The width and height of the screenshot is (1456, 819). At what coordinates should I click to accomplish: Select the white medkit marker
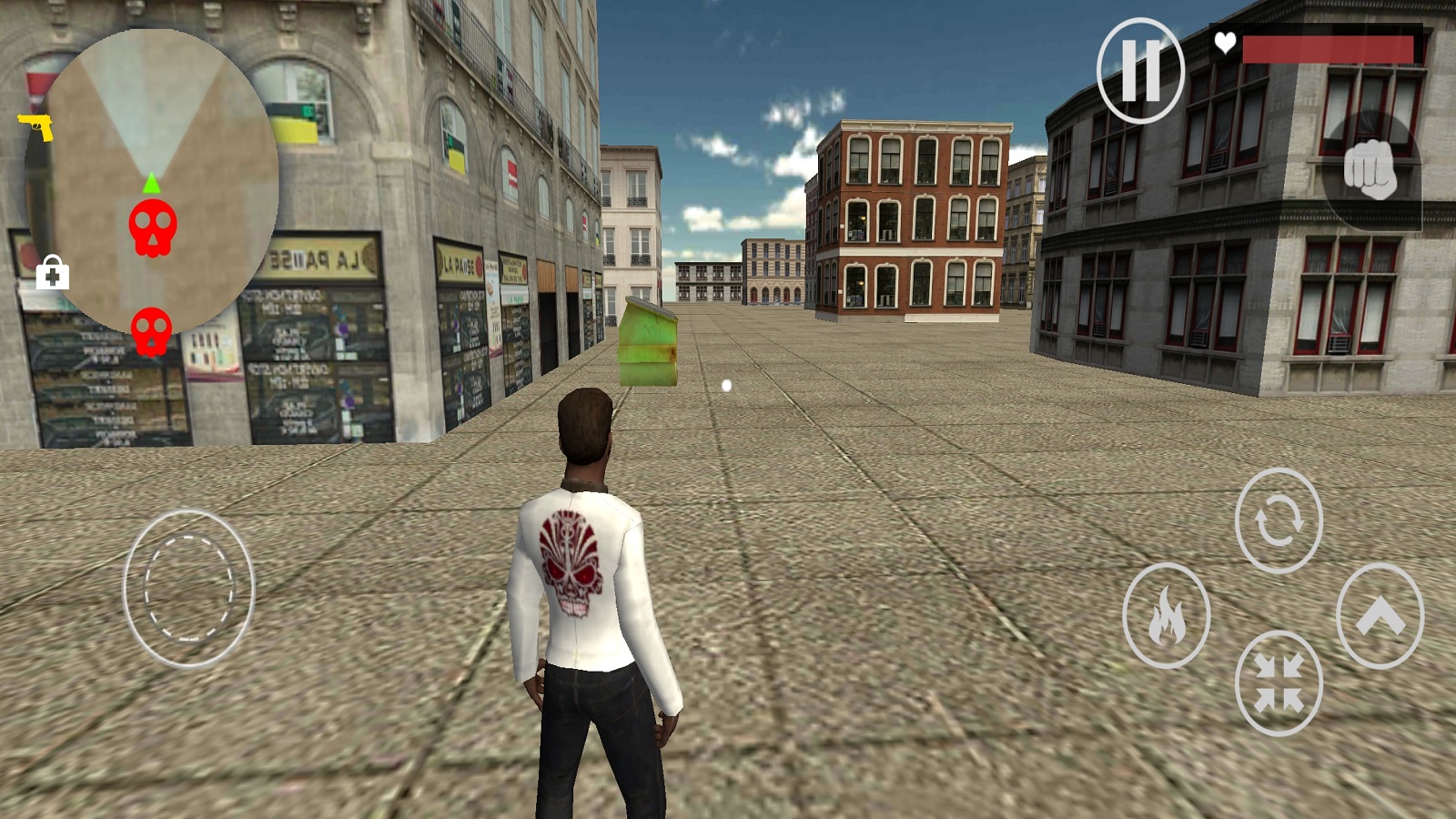(52, 272)
